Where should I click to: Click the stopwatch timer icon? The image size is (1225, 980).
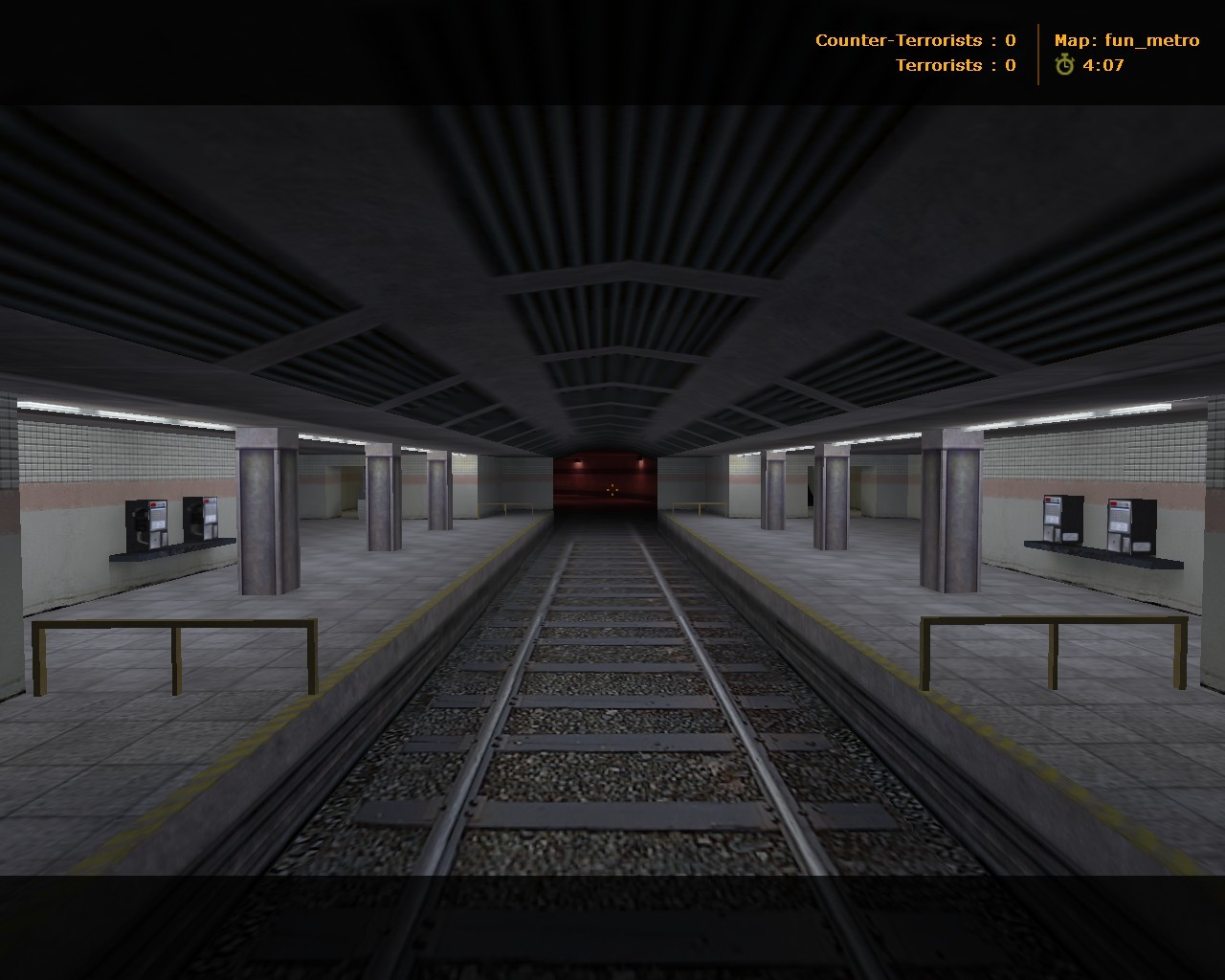(1065, 67)
